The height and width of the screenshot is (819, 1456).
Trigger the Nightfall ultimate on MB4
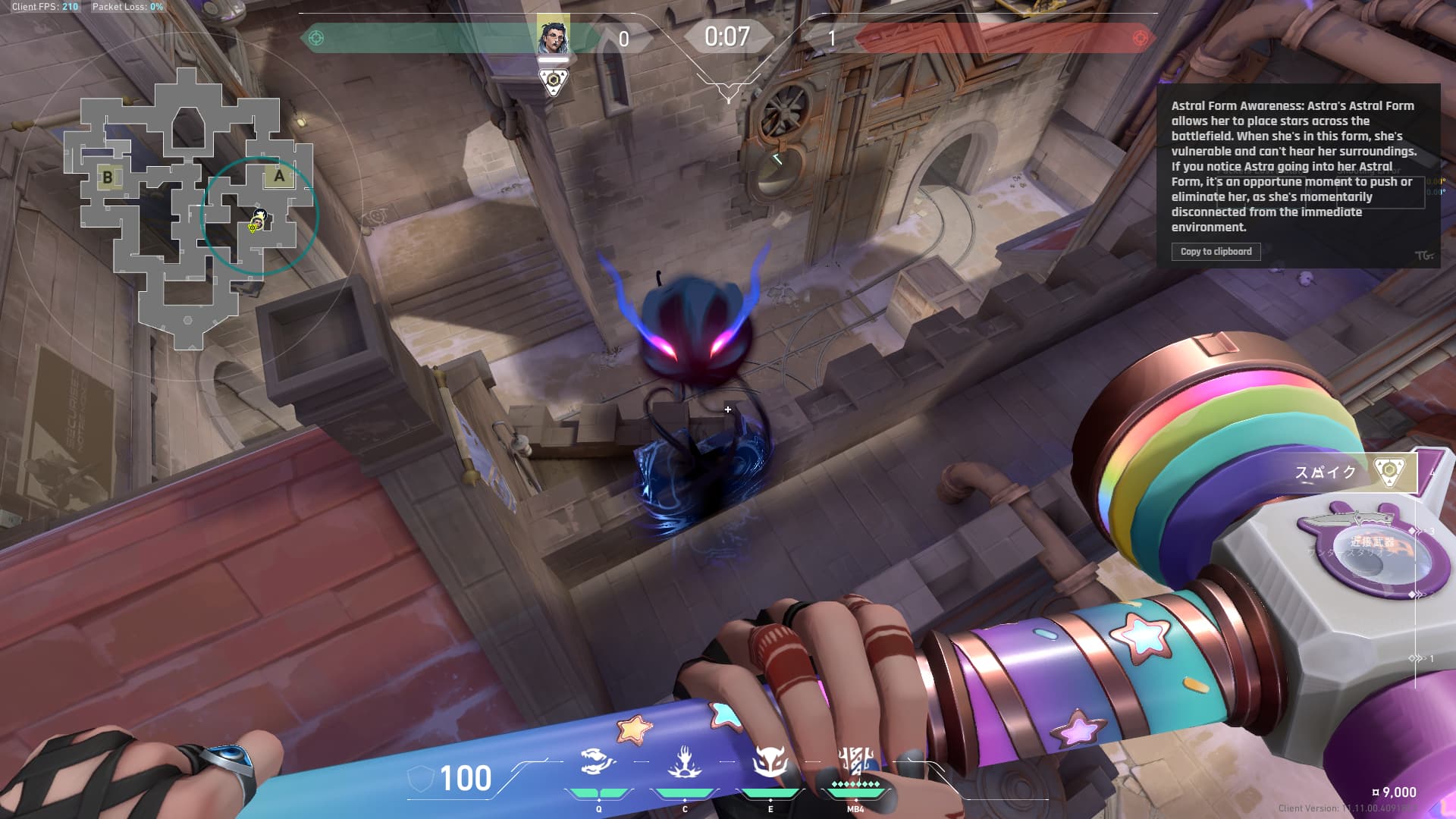[x=855, y=763]
